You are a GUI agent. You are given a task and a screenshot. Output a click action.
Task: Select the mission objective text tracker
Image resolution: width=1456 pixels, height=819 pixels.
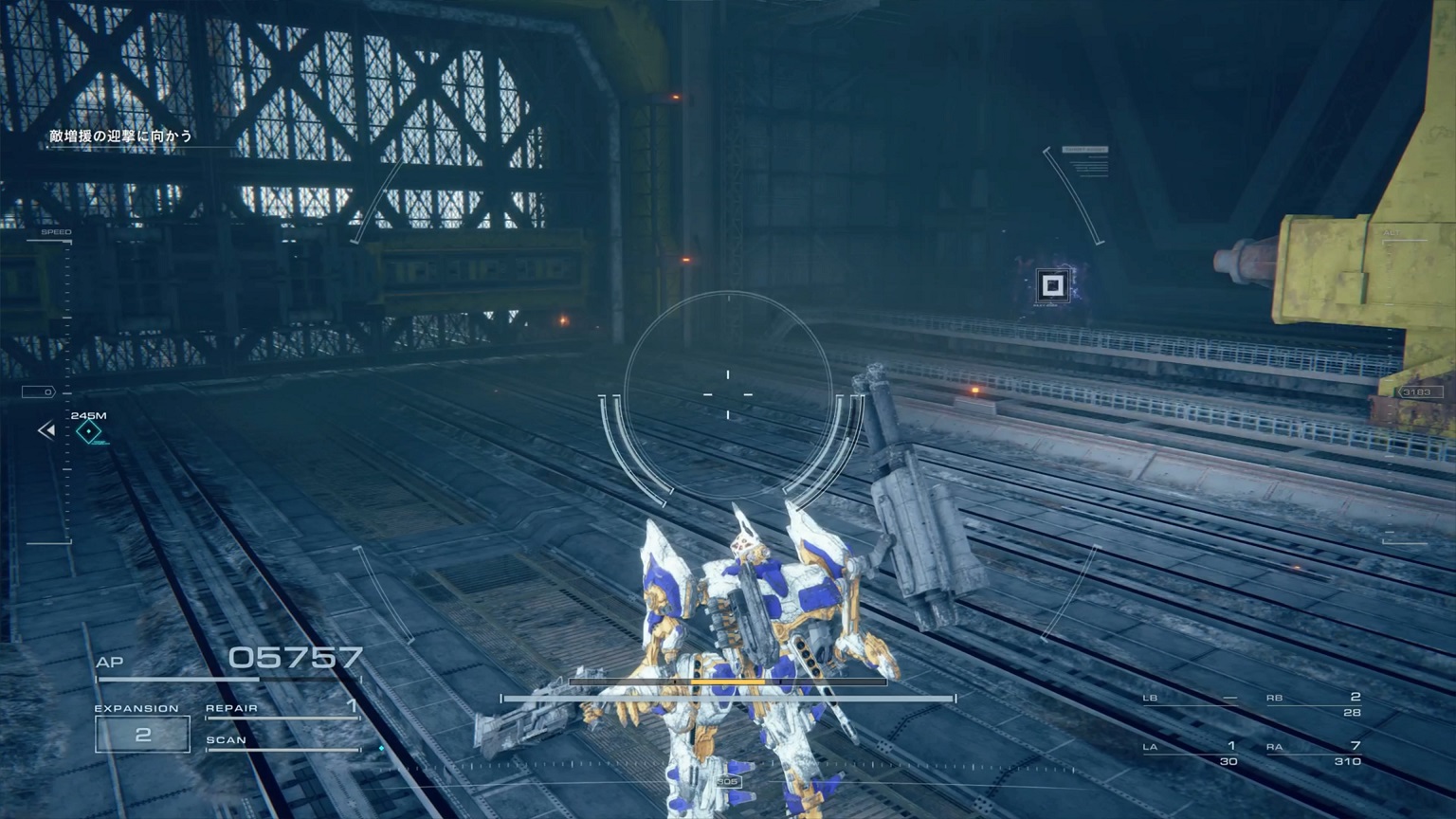121,136
